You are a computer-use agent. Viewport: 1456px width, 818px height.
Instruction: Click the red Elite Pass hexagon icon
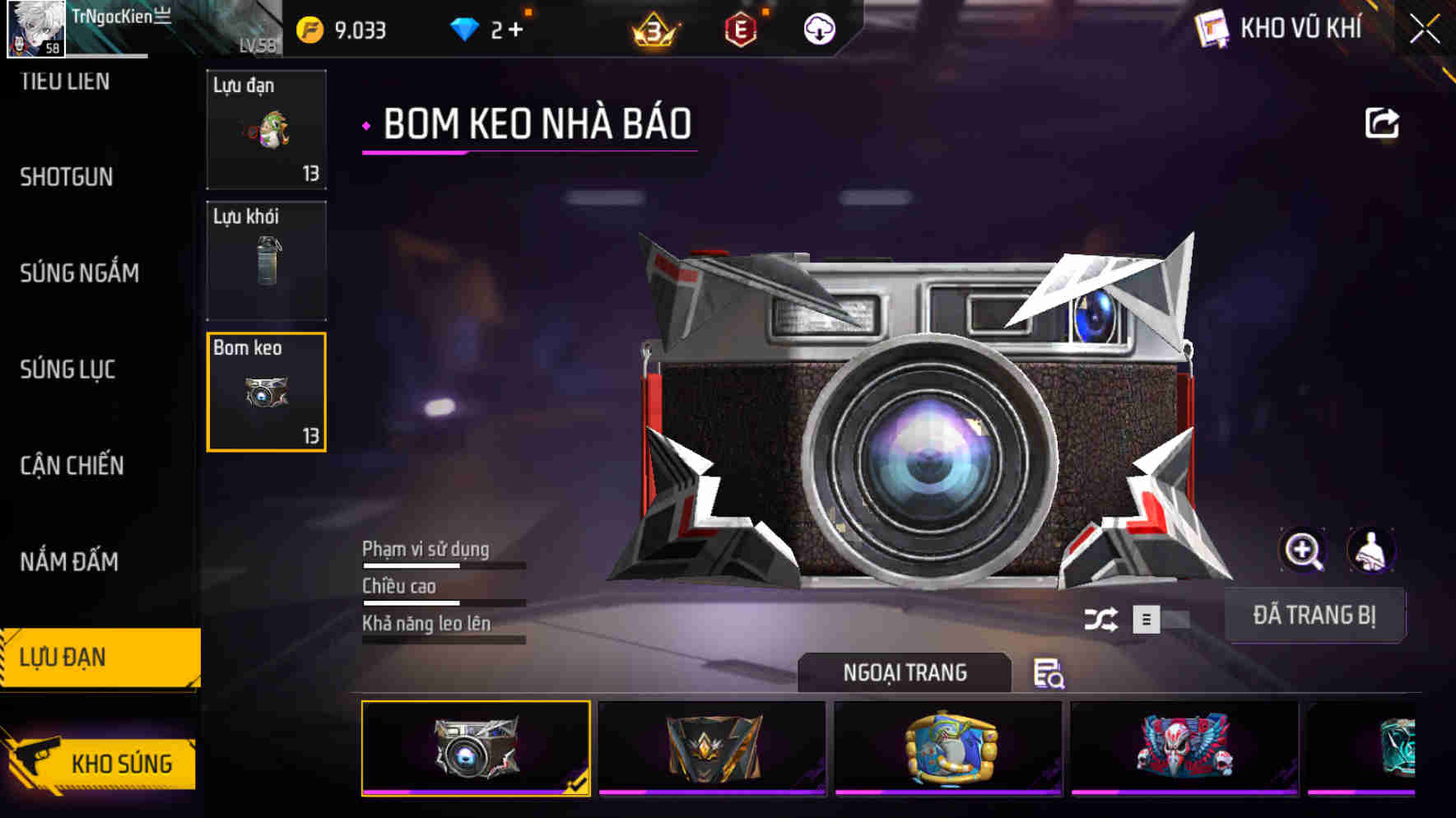tap(742, 30)
